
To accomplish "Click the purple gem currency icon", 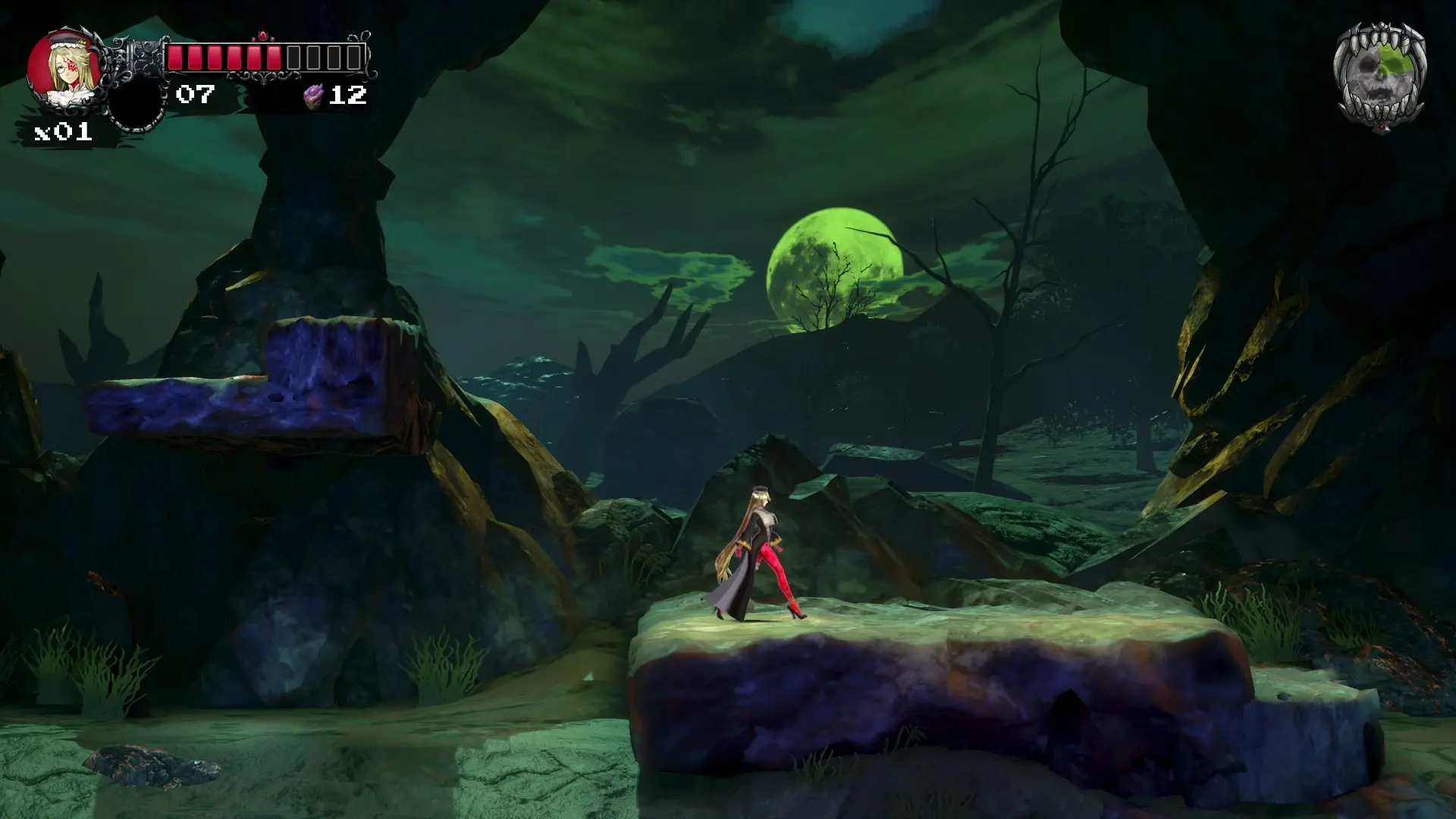I will [x=313, y=95].
